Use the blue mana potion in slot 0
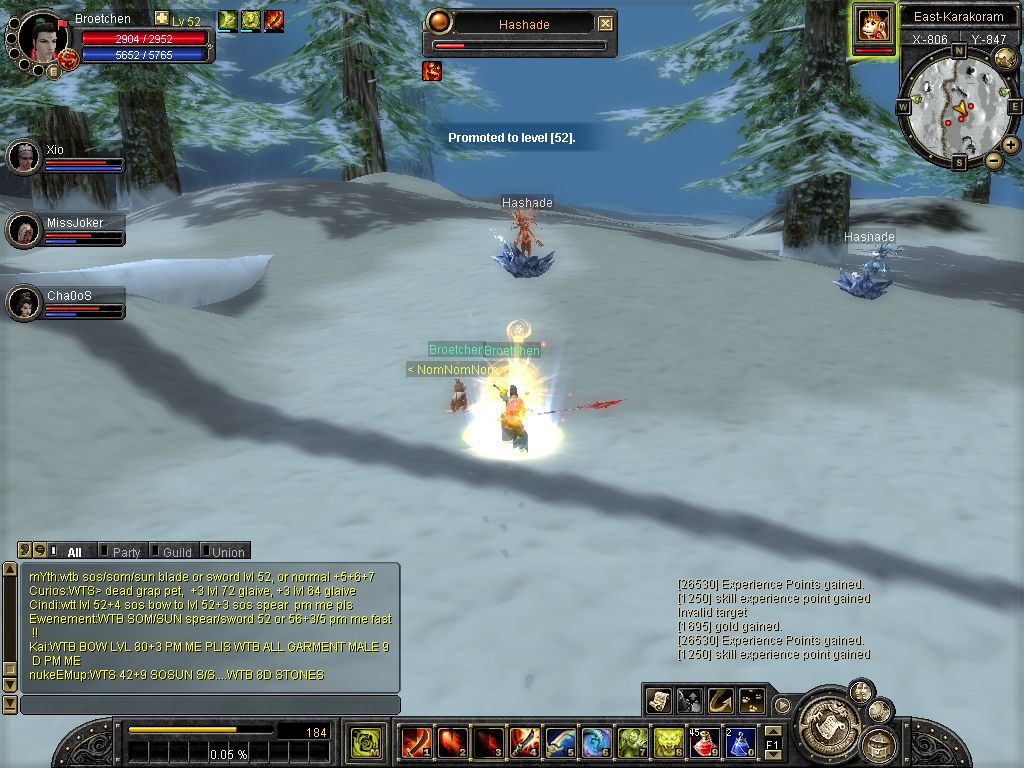The width and height of the screenshot is (1024, 768). tap(739, 743)
